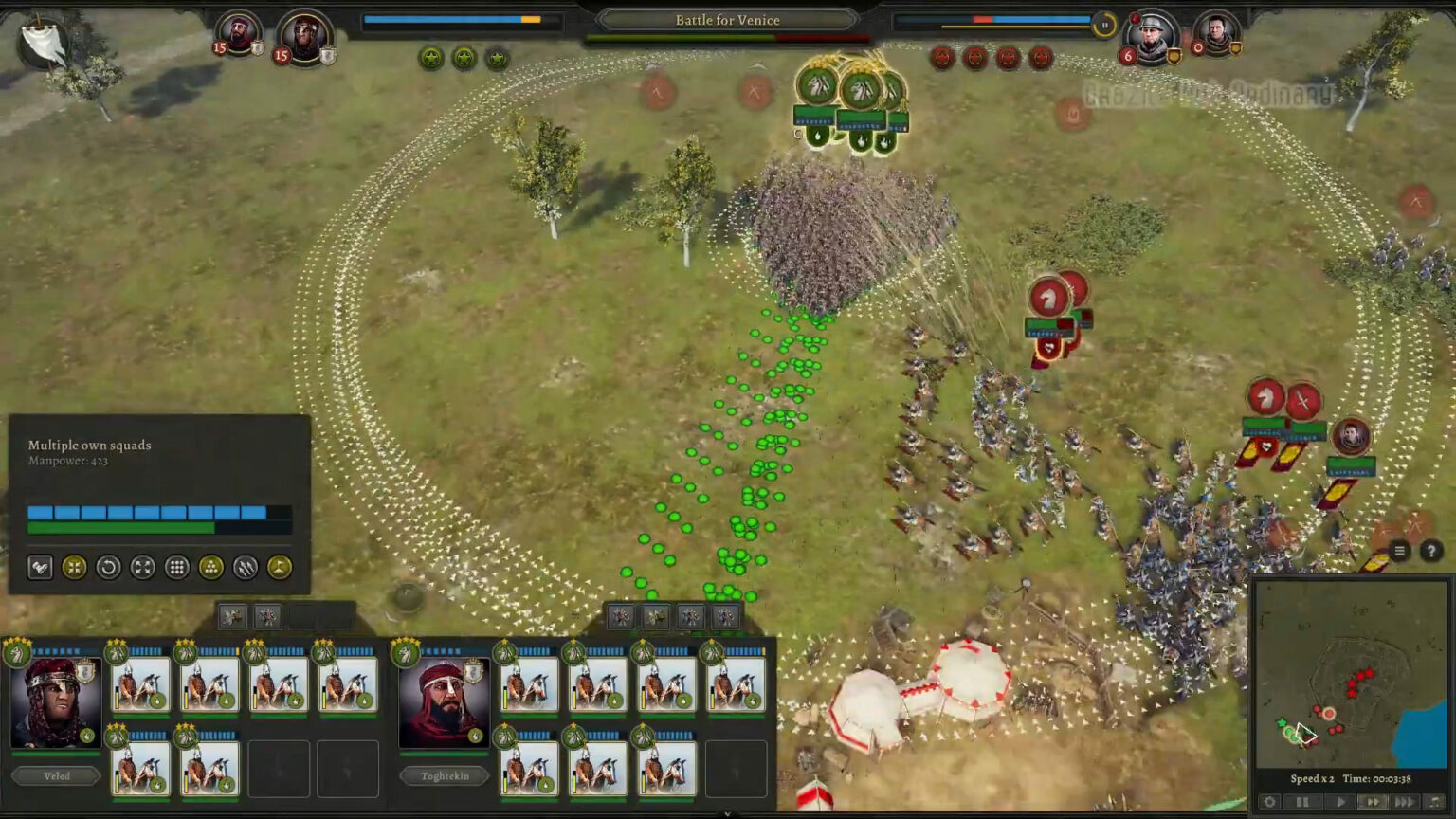Open the gear settings next to playback controls
The width and height of the screenshot is (1456, 819).
click(1271, 801)
